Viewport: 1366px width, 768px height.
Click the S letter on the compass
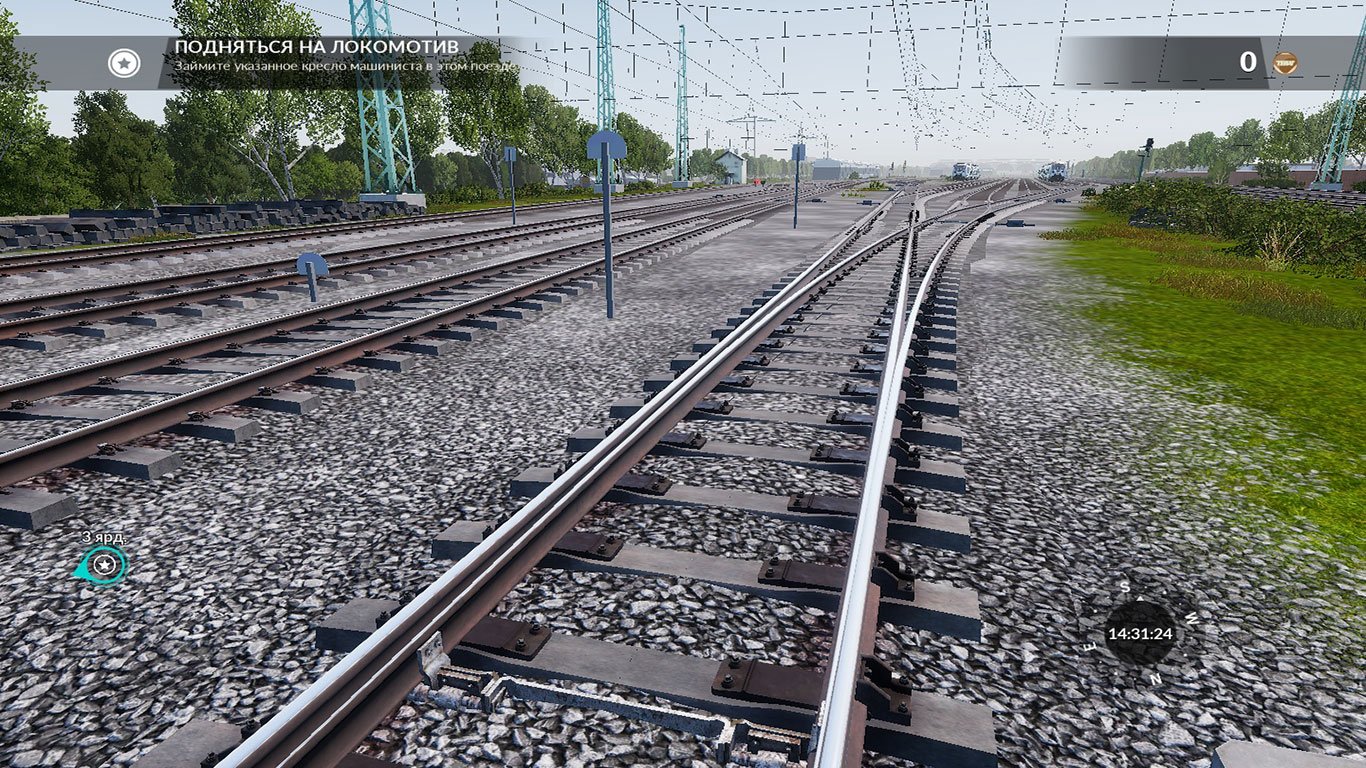[x=1124, y=587]
